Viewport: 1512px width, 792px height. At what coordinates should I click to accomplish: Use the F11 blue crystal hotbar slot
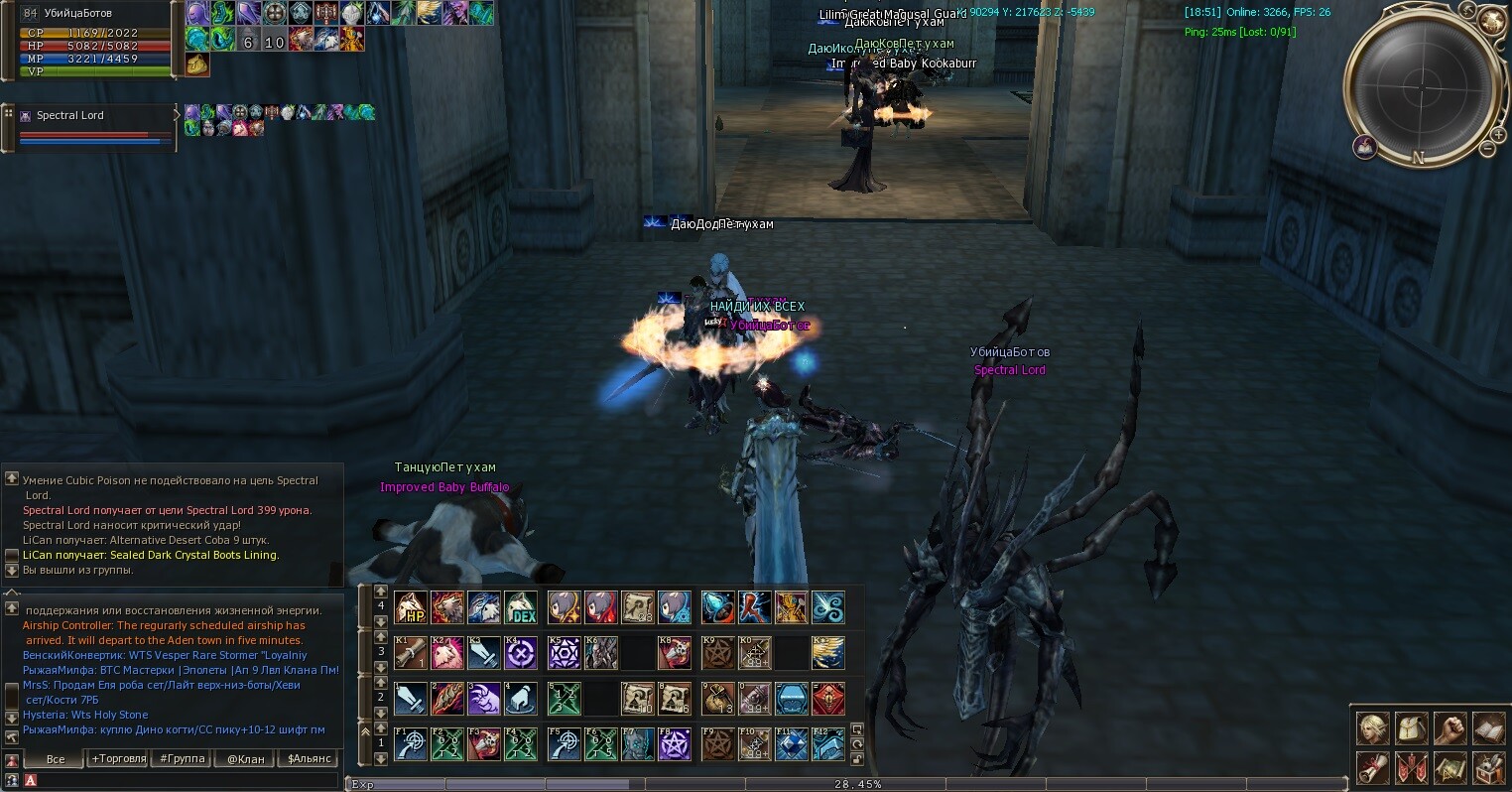click(791, 744)
